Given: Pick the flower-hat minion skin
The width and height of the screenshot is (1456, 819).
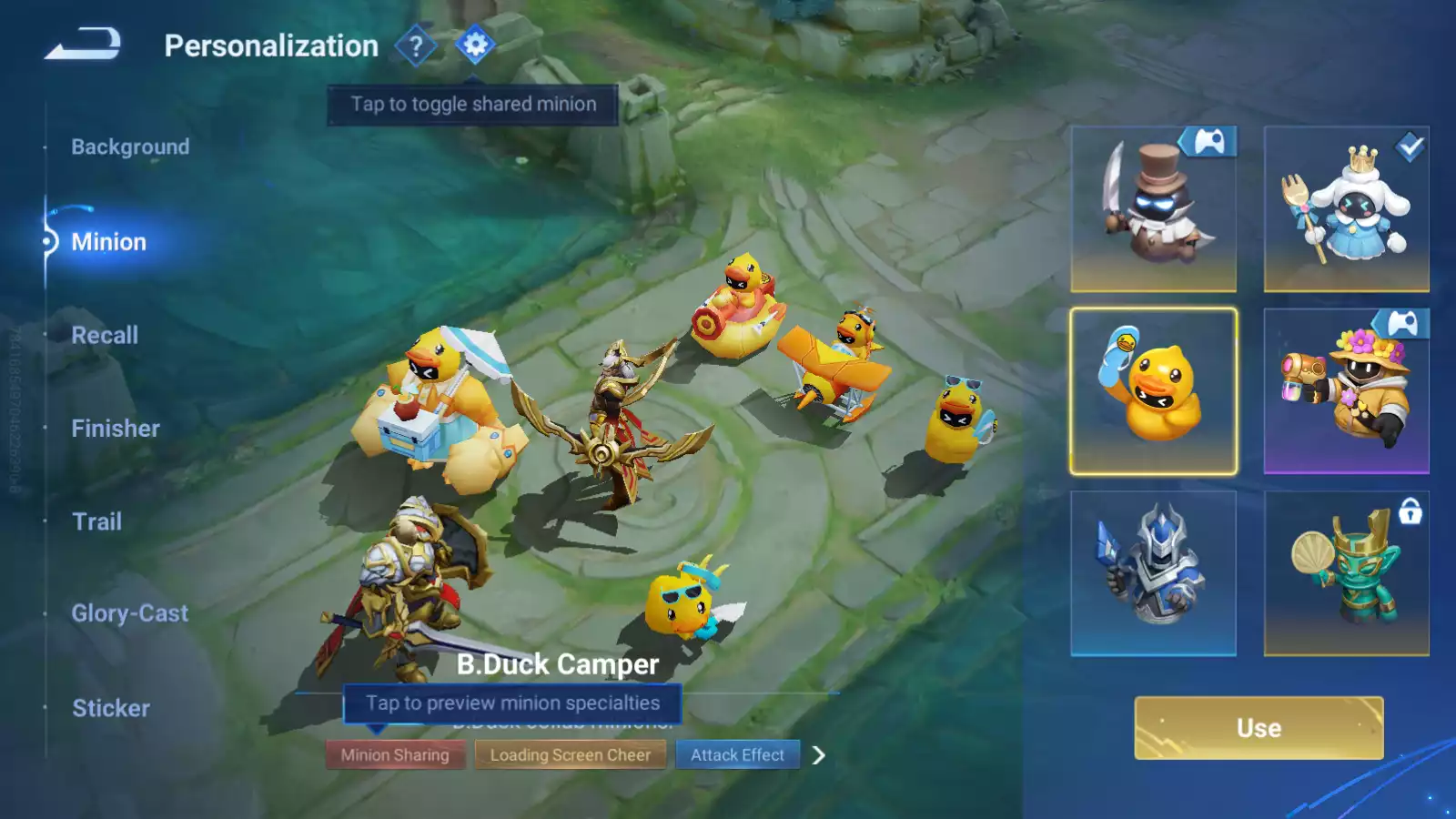Looking at the screenshot, I should click(1346, 391).
